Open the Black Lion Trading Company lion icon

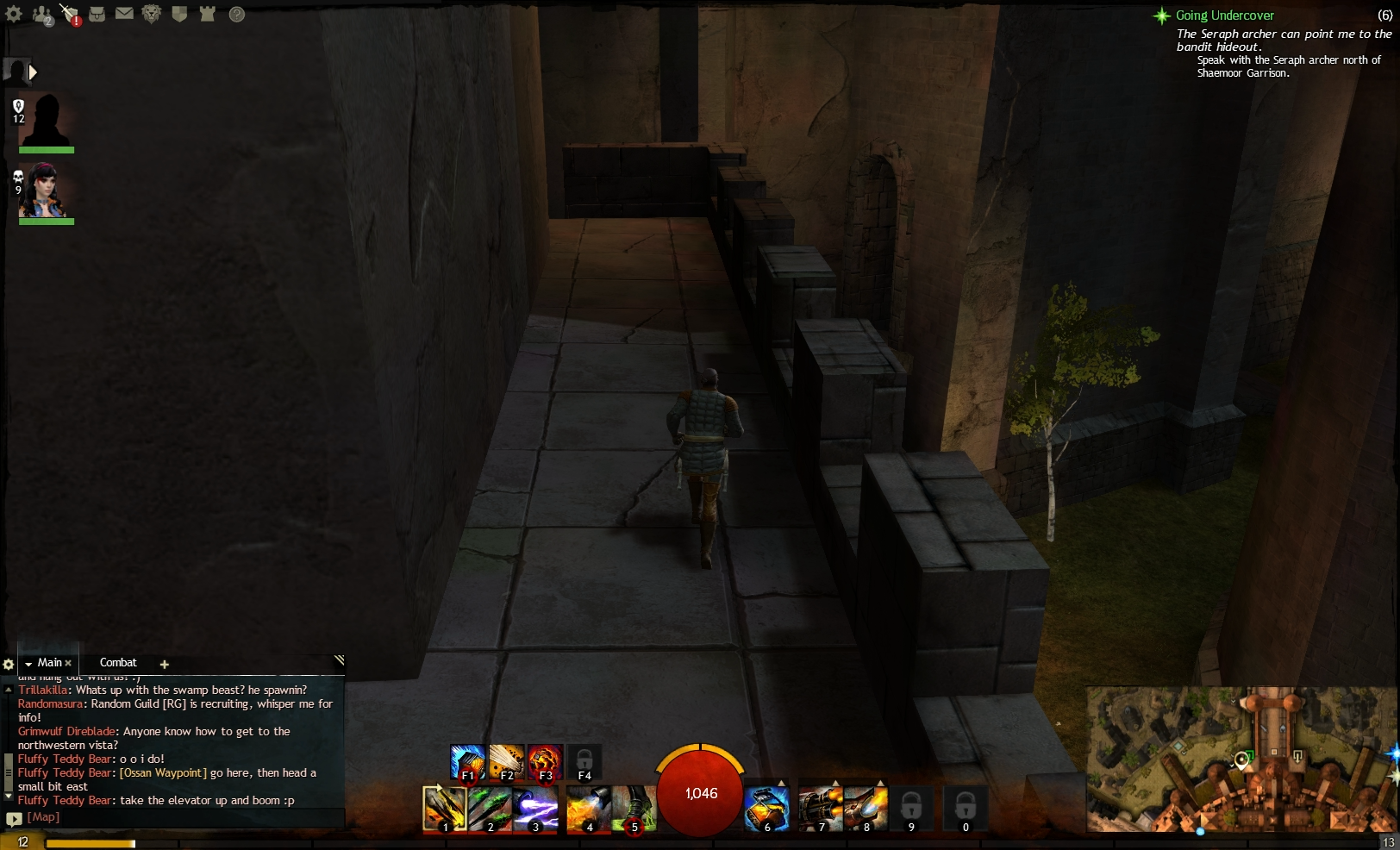click(152, 15)
